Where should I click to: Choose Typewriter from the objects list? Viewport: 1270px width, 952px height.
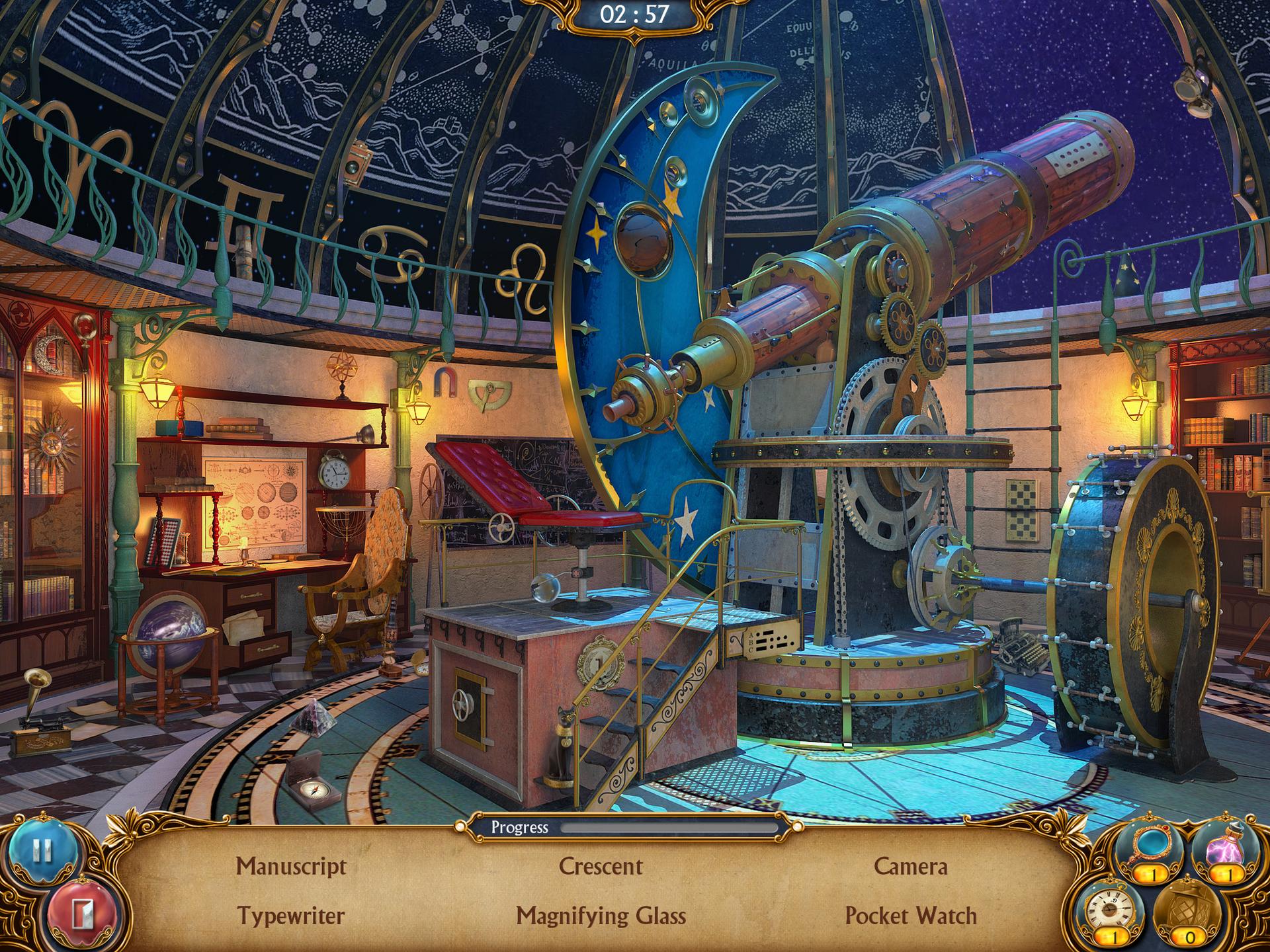click(x=291, y=916)
